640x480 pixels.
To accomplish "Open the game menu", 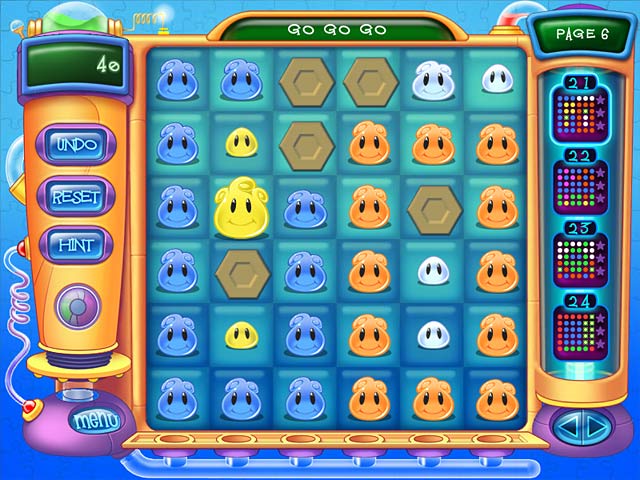I will [x=95, y=420].
